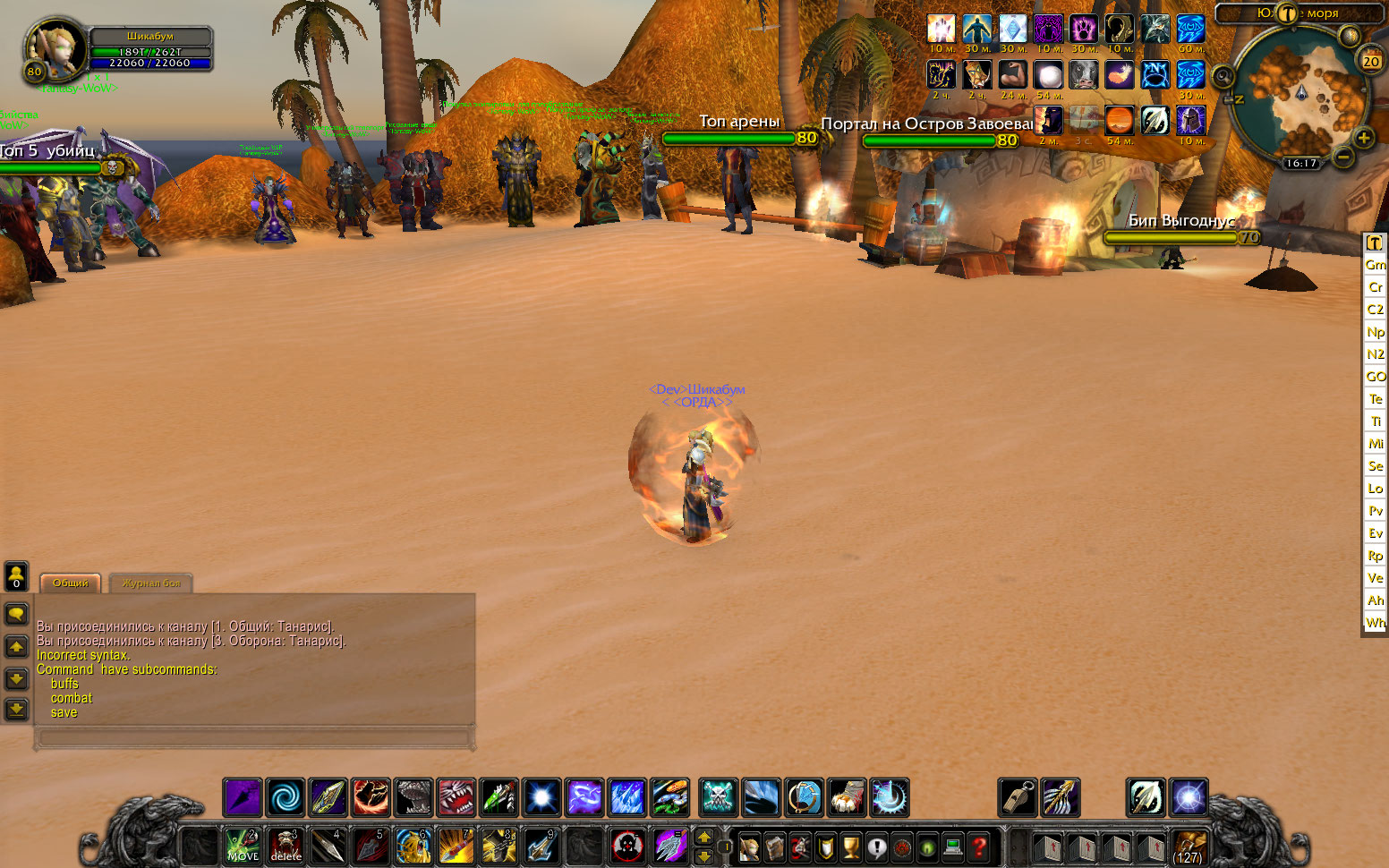Open the computer icon game menu

[954, 846]
